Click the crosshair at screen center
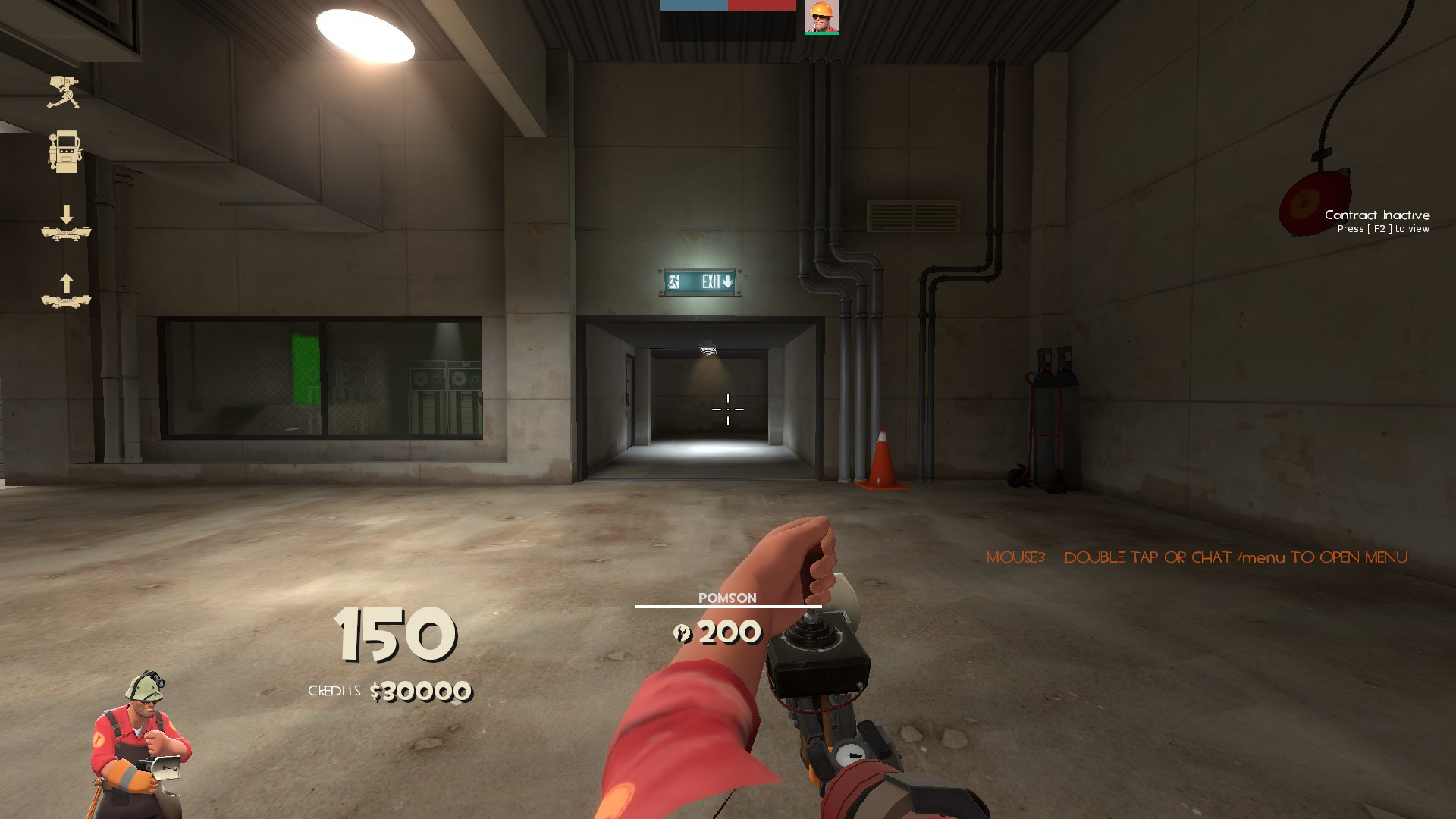The height and width of the screenshot is (819, 1456). pos(728,409)
